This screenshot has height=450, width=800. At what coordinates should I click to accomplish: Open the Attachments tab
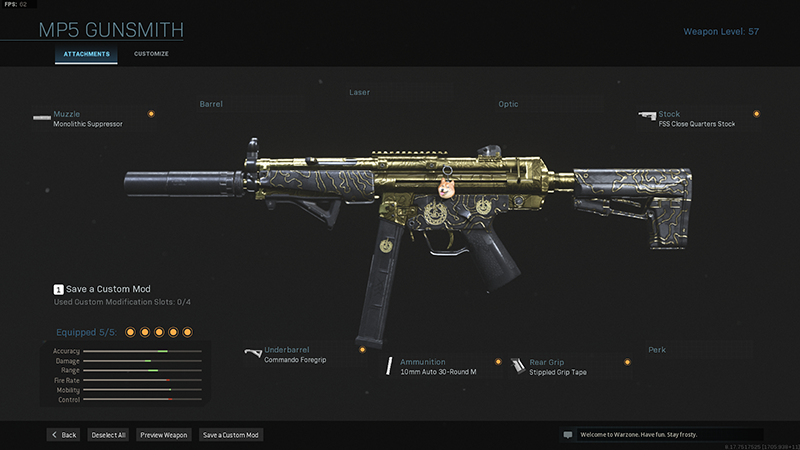tap(86, 53)
